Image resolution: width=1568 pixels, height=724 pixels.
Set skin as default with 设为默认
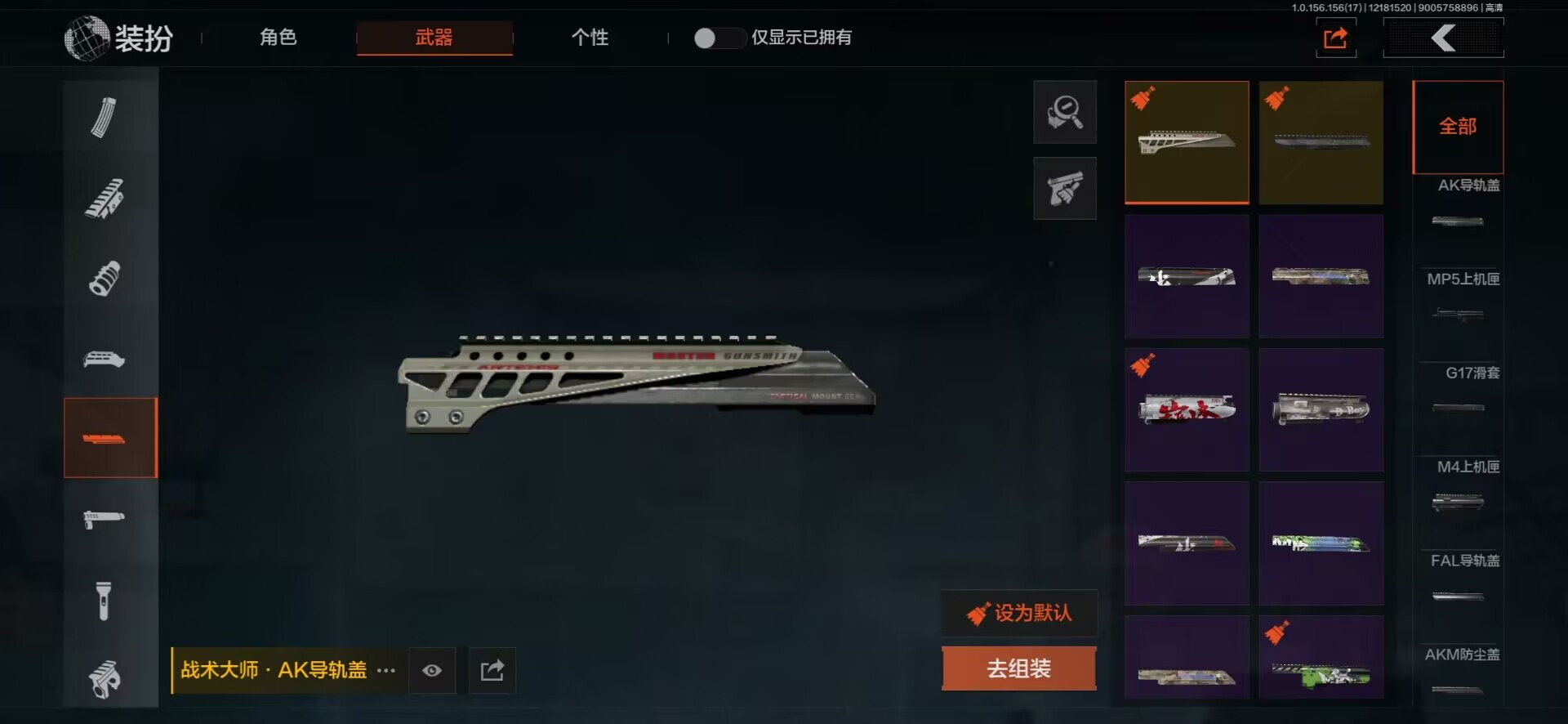1019,613
